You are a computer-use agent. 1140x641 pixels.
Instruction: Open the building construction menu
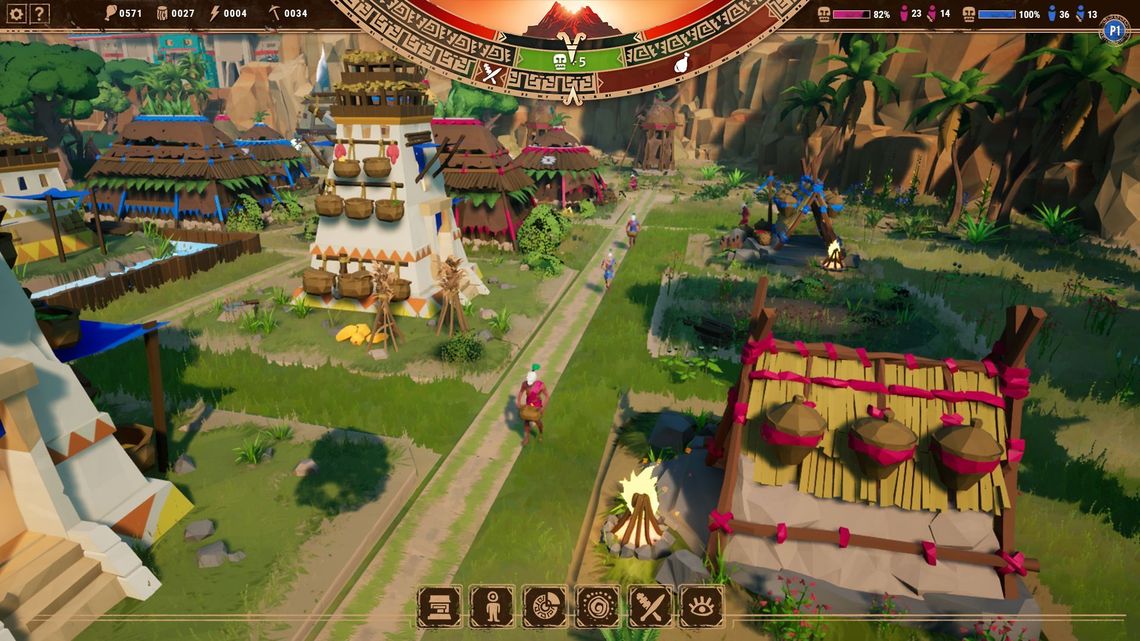[439, 606]
